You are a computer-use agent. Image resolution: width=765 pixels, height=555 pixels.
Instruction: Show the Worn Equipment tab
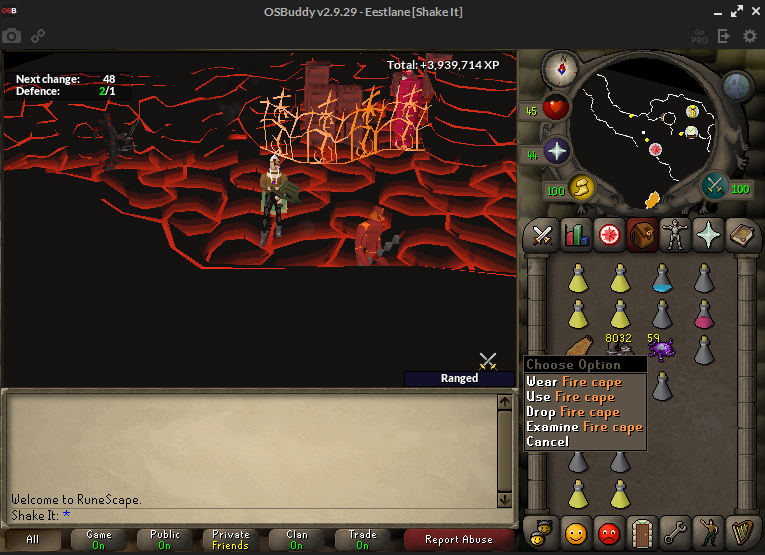pyautogui.click(x=674, y=235)
